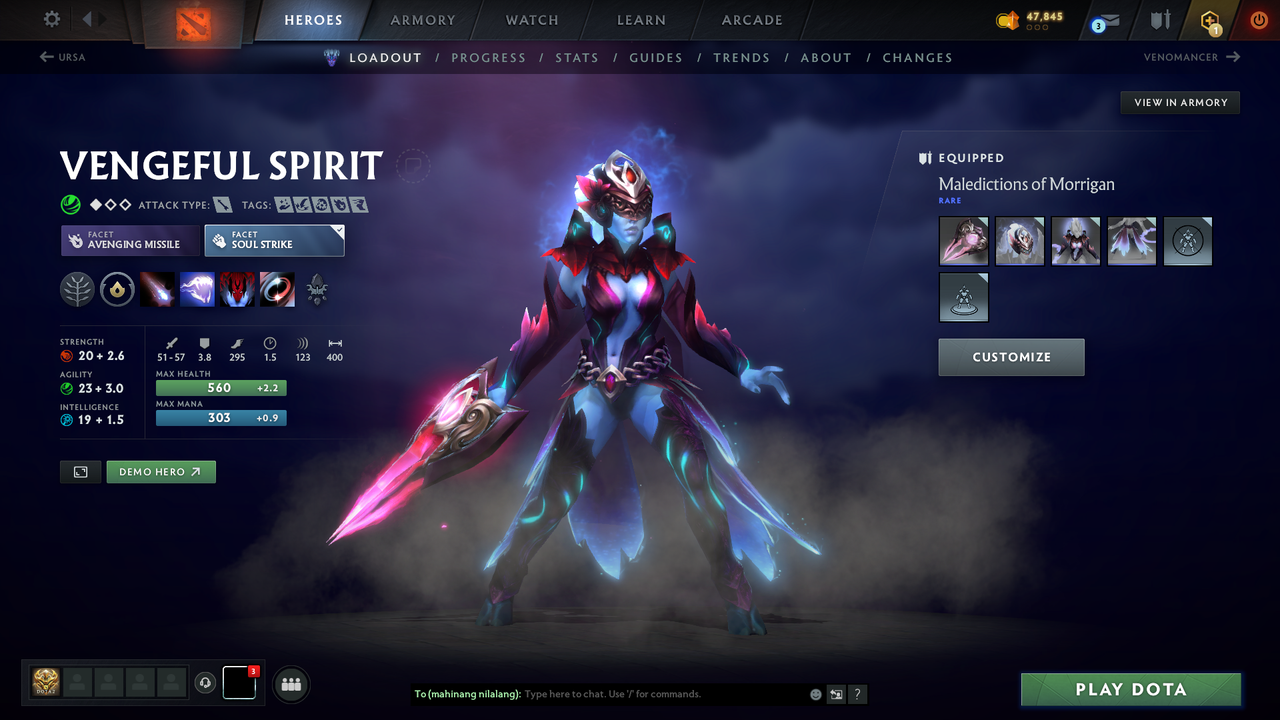The width and height of the screenshot is (1280, 720).
Task: Click the Demo Hero button
Action: click(x=160, y=471)
